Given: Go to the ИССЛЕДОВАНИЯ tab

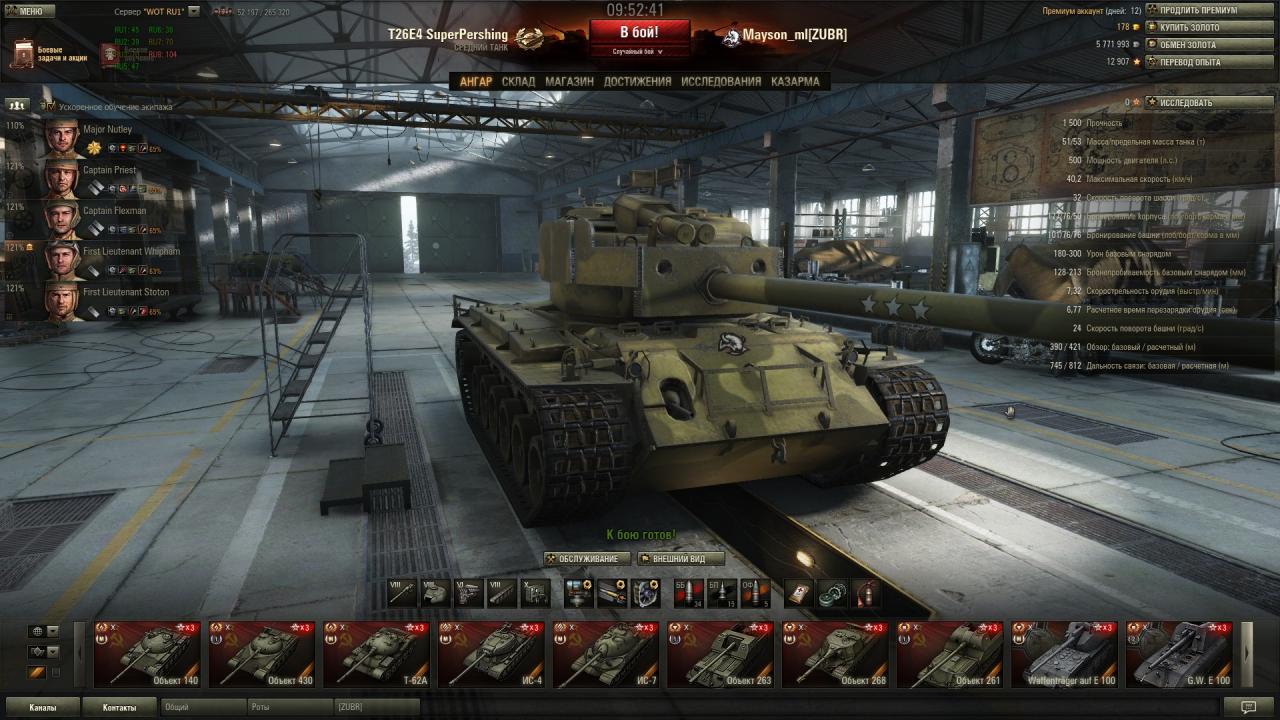Looking at the screenshot, I should click(721, 82).
